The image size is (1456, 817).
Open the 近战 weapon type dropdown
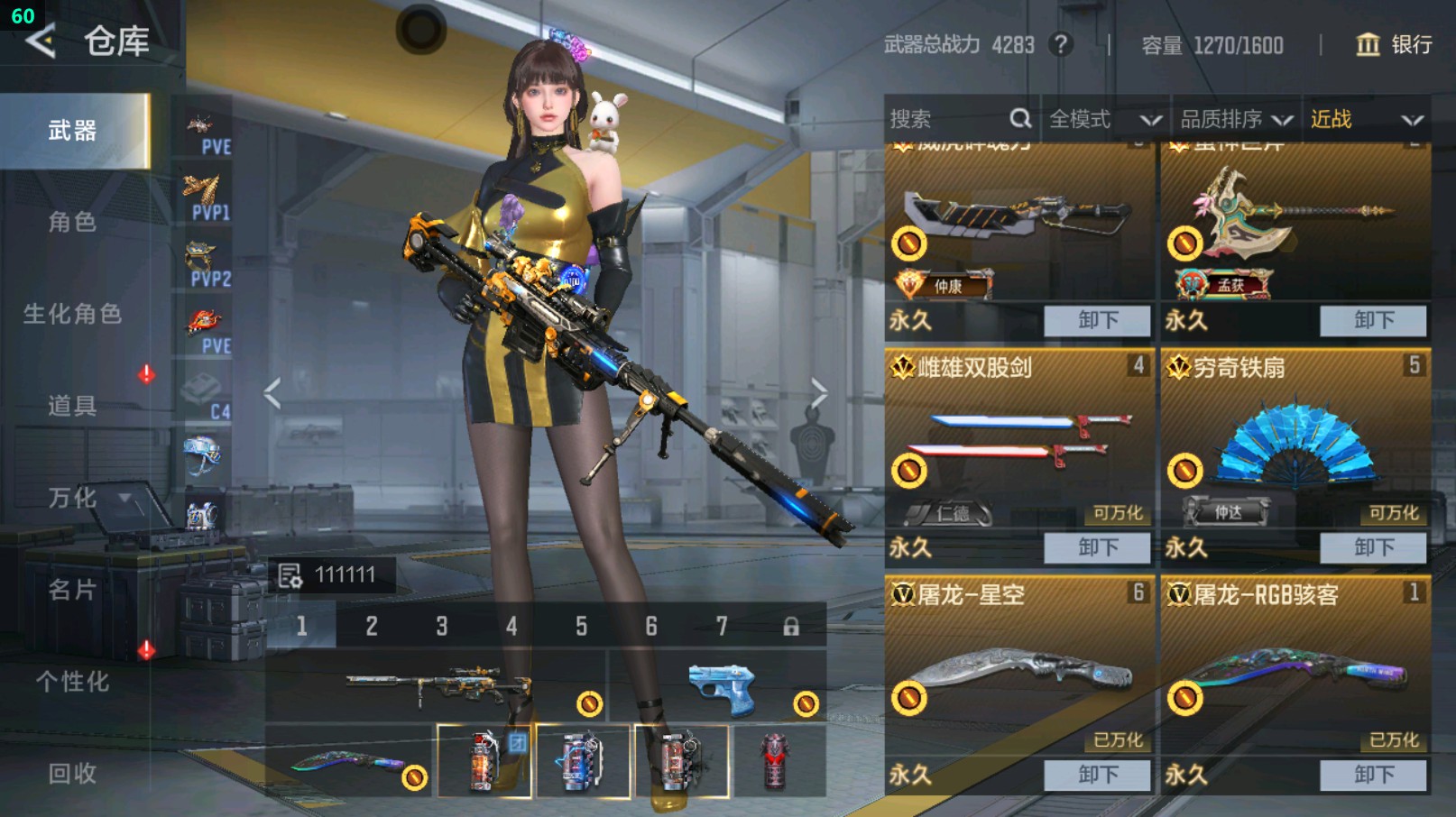[x=1366, y=119]
